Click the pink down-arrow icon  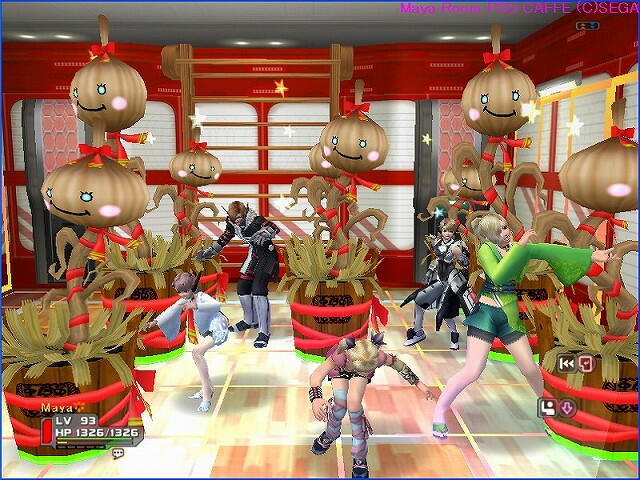pos(565,407)
